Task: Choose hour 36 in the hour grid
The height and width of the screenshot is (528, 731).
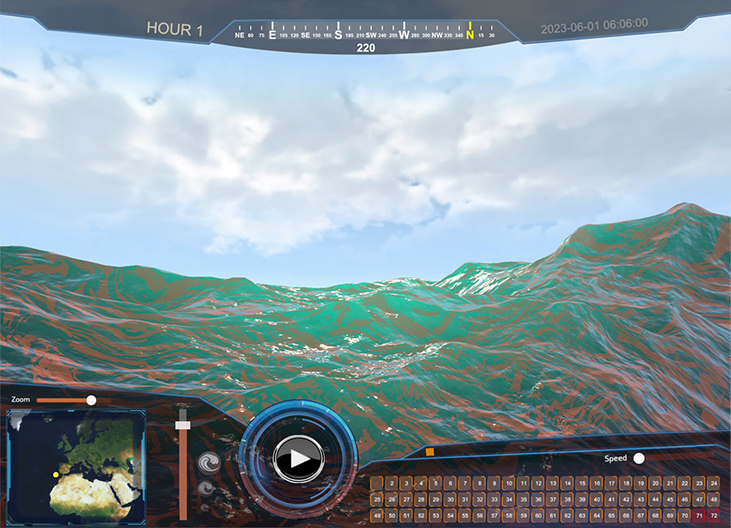Action: click(538, 499)
